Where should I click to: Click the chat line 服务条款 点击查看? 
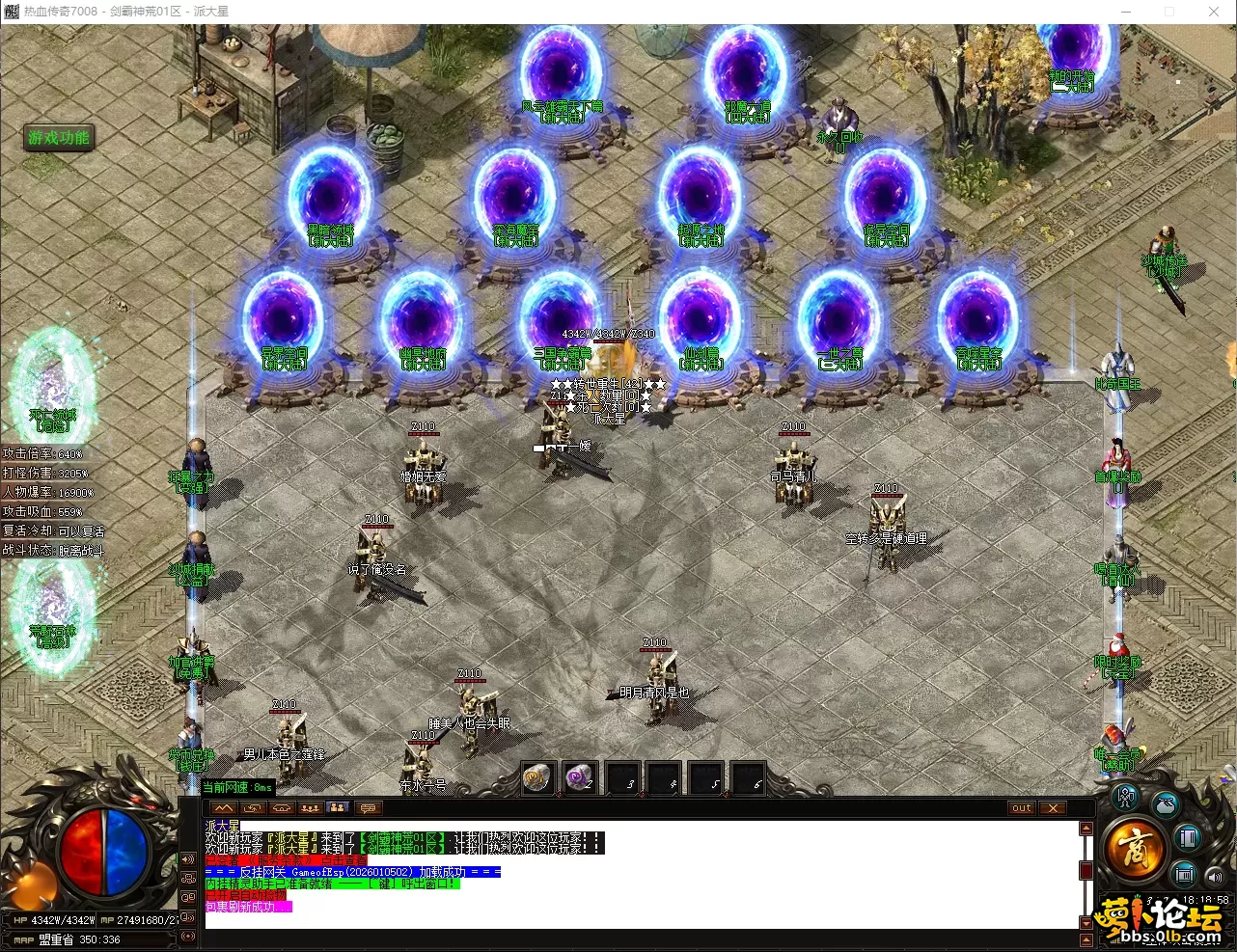tap(287, 860)
